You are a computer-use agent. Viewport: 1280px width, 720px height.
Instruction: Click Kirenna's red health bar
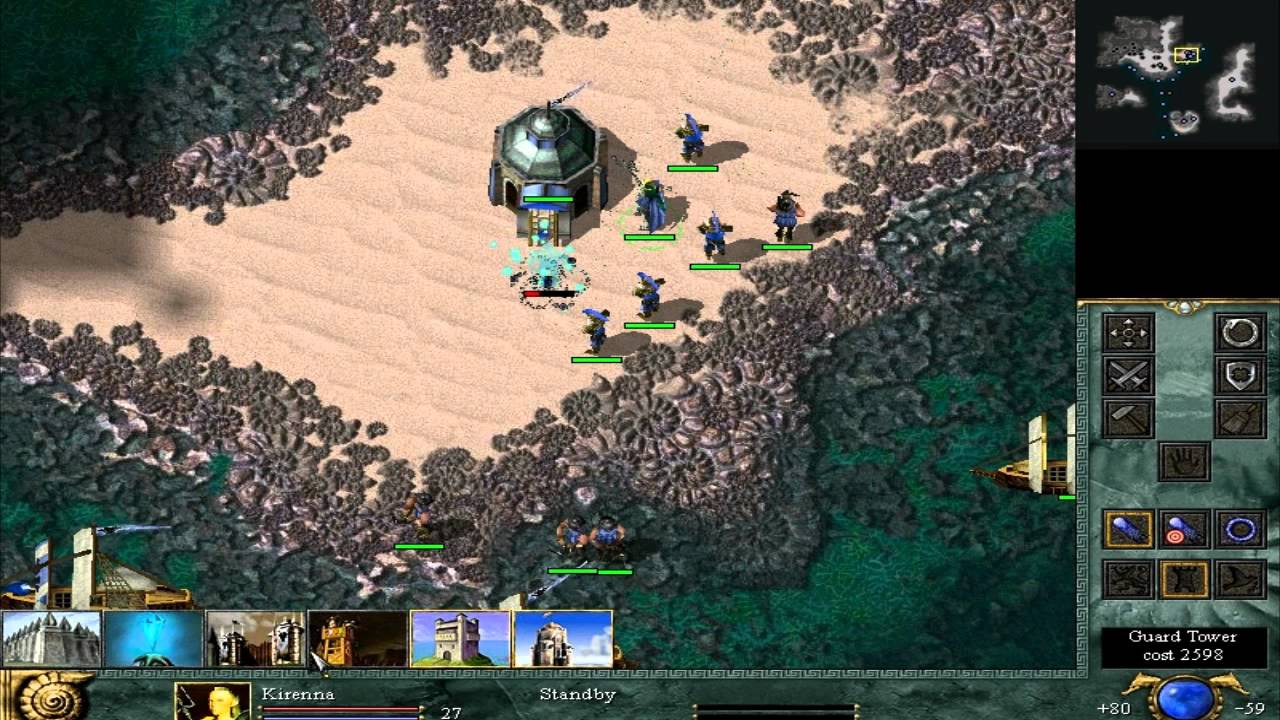339,709
